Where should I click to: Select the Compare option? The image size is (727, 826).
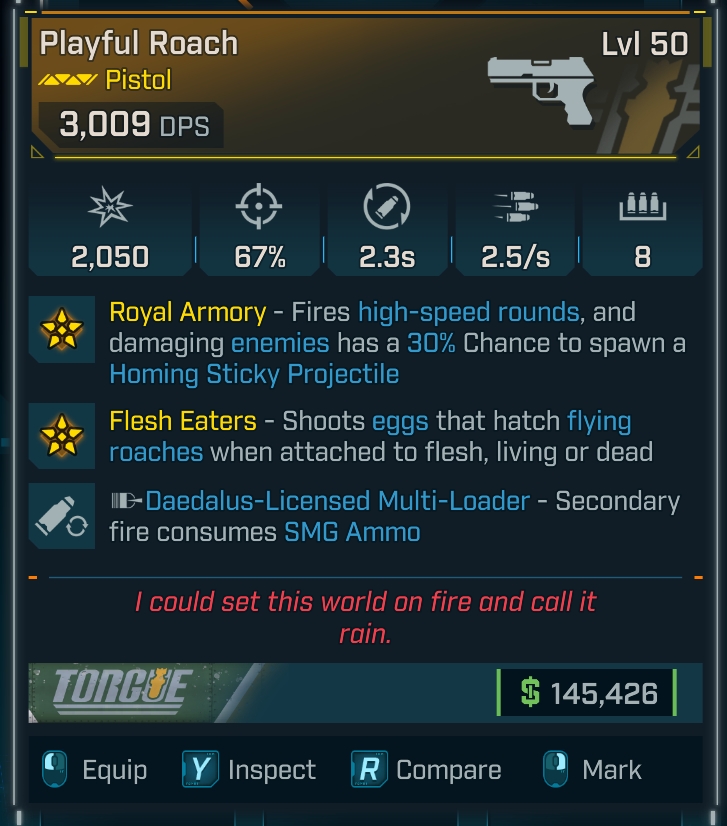427,770
